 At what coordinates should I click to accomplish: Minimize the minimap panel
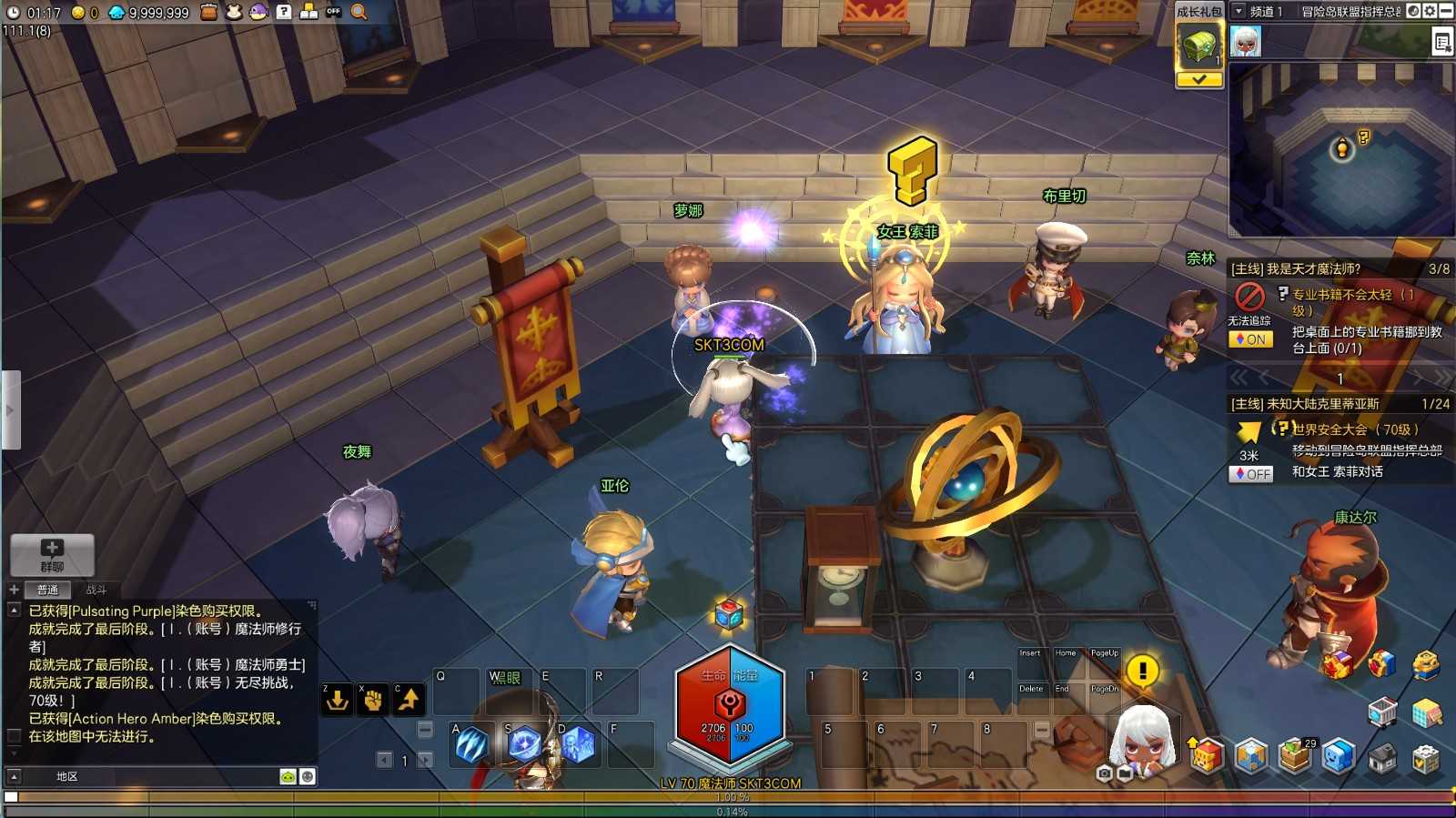pyautogui.click(x=1445, y=11)
